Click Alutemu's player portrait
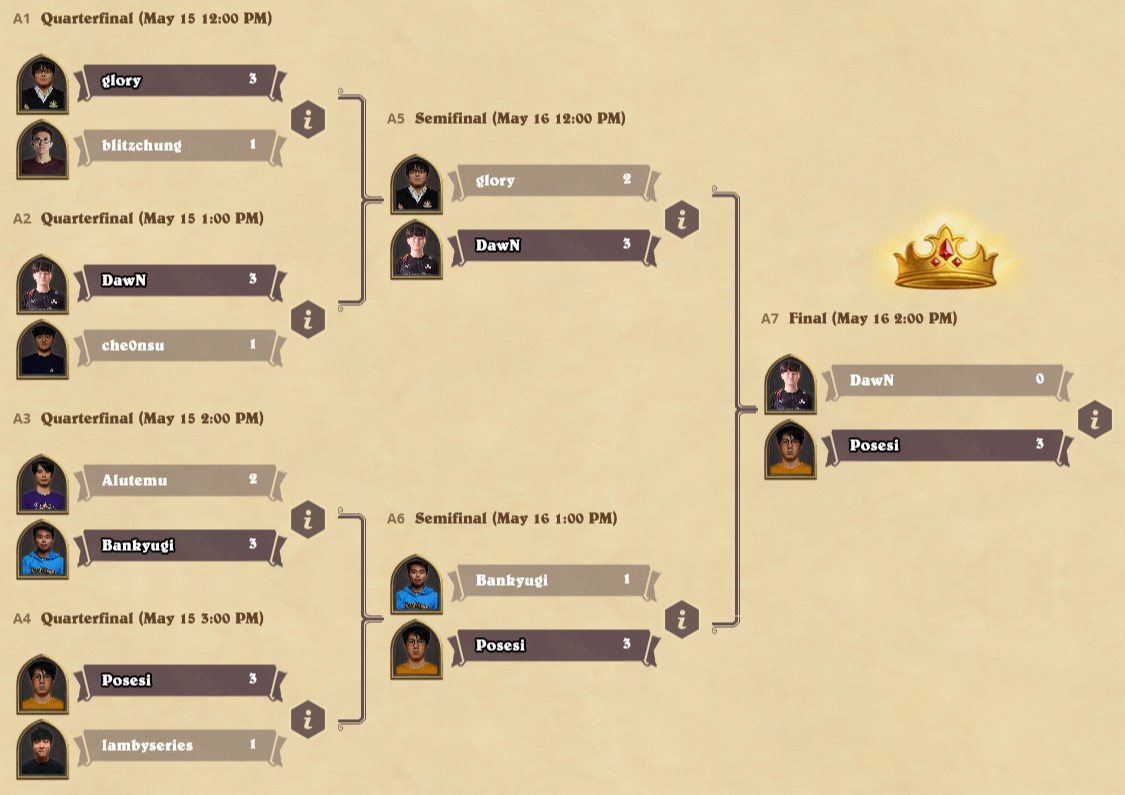 (42, 484)
